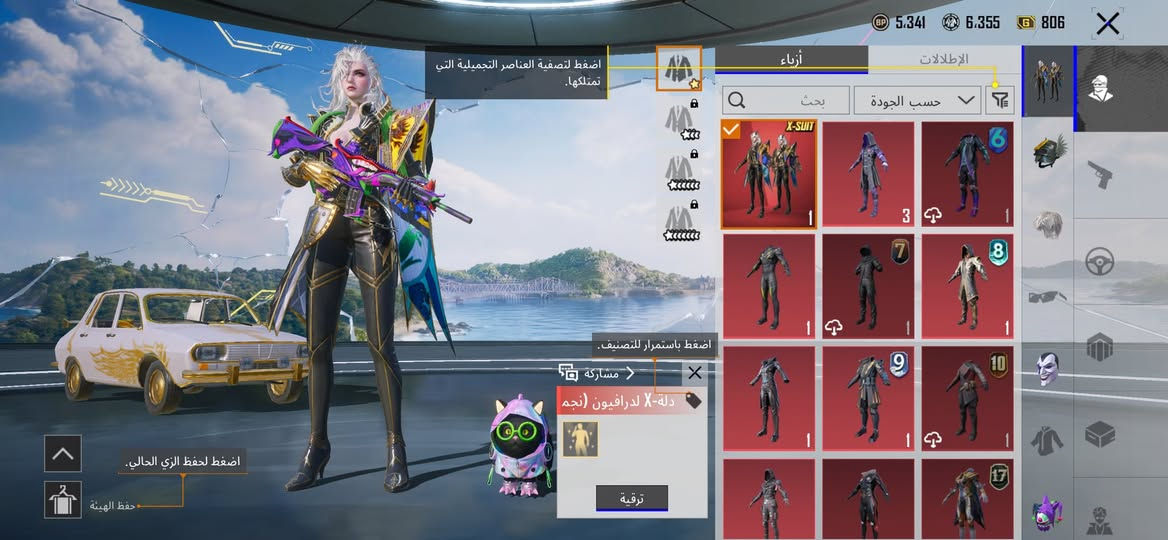Viewport: 1168px width, 540px height.
Task: Open the pistol weapons category
Action: [x=1100, y=175]
